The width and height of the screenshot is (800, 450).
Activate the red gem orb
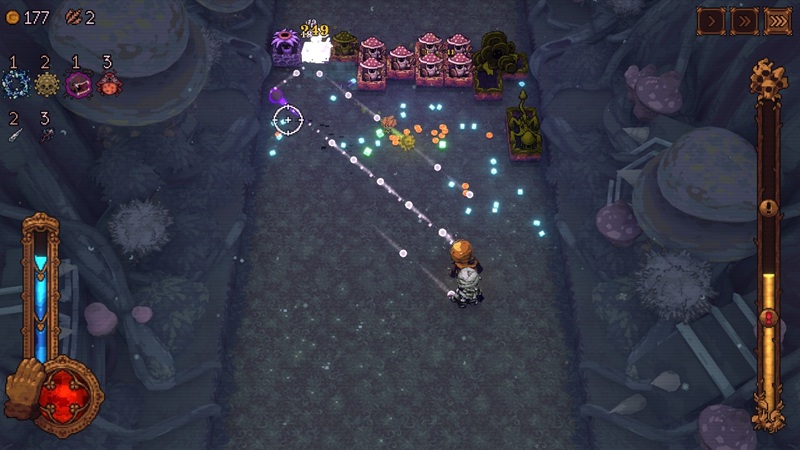coord(68,395)
